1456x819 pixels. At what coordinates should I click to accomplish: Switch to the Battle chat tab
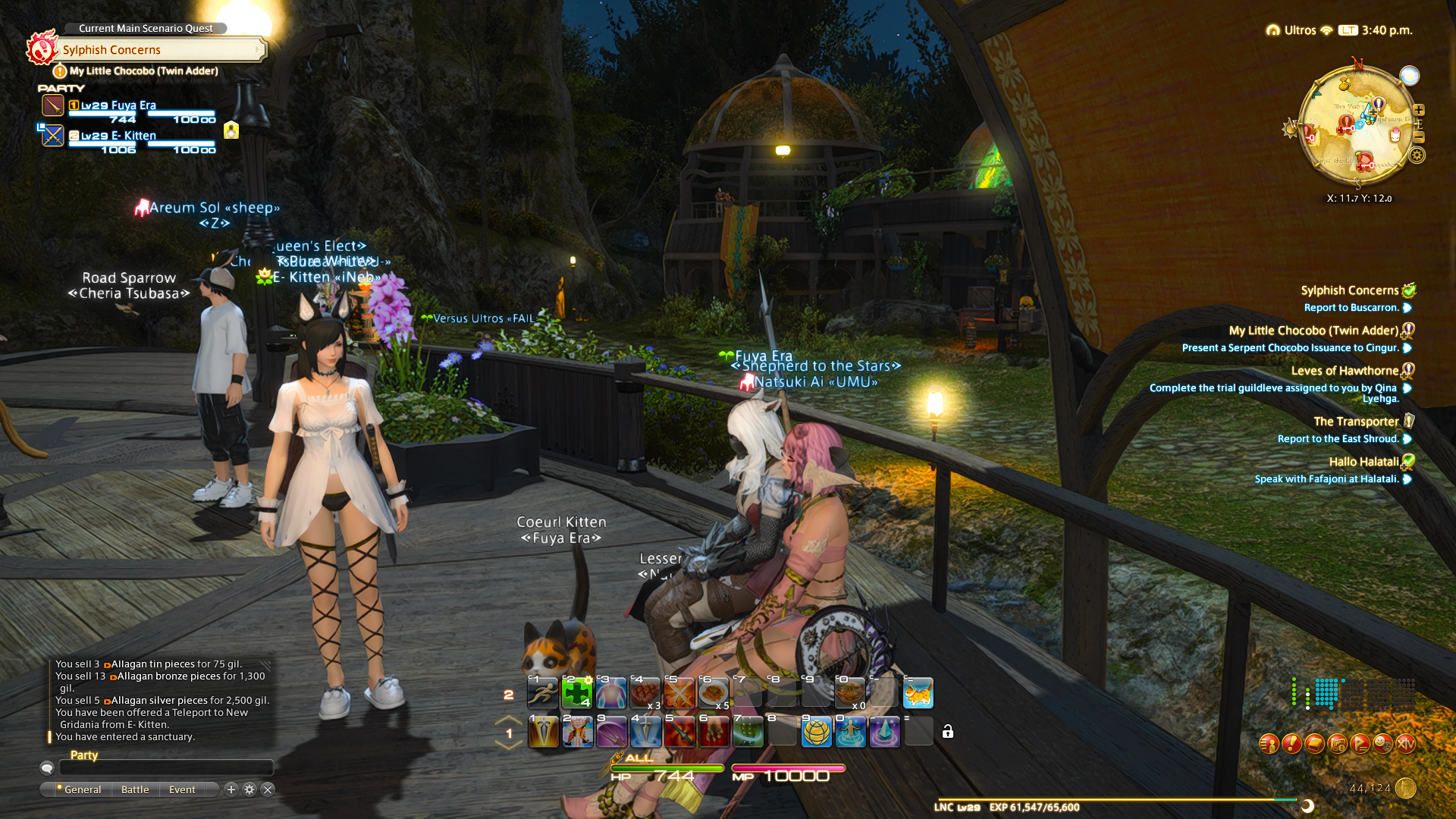pyautogui.click(x=135, y=789)
